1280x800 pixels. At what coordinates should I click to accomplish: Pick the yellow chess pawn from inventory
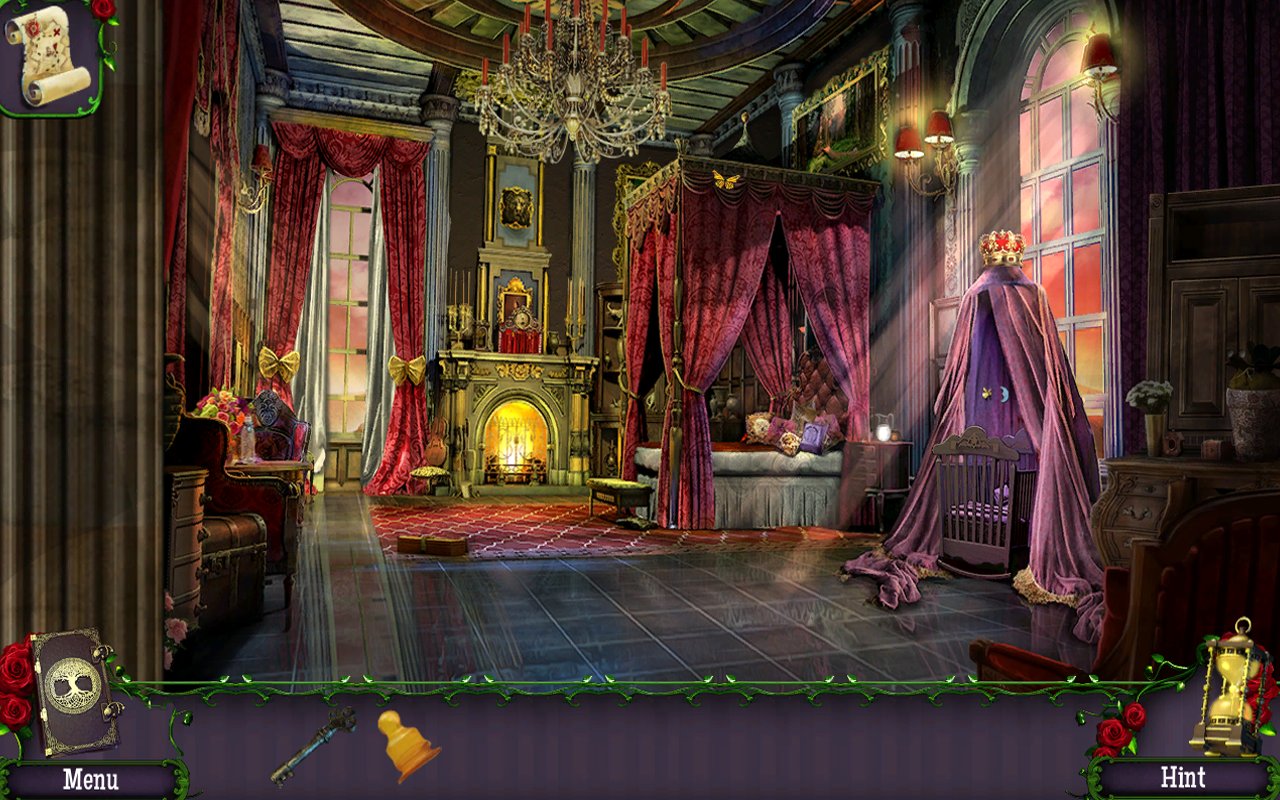click(407, 745)
